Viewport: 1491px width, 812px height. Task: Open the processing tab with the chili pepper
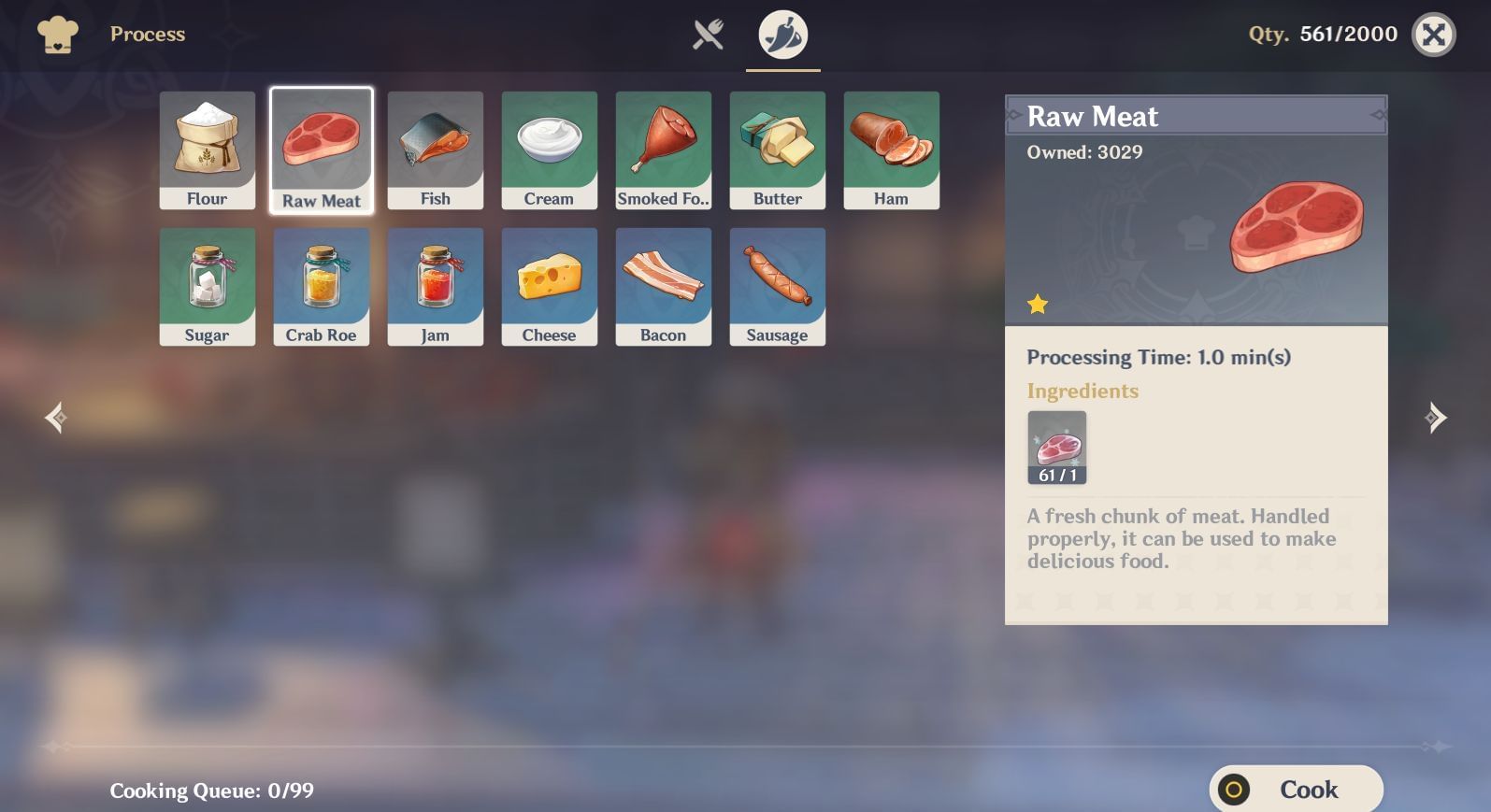pyautogui.click(x=781, y=34)
